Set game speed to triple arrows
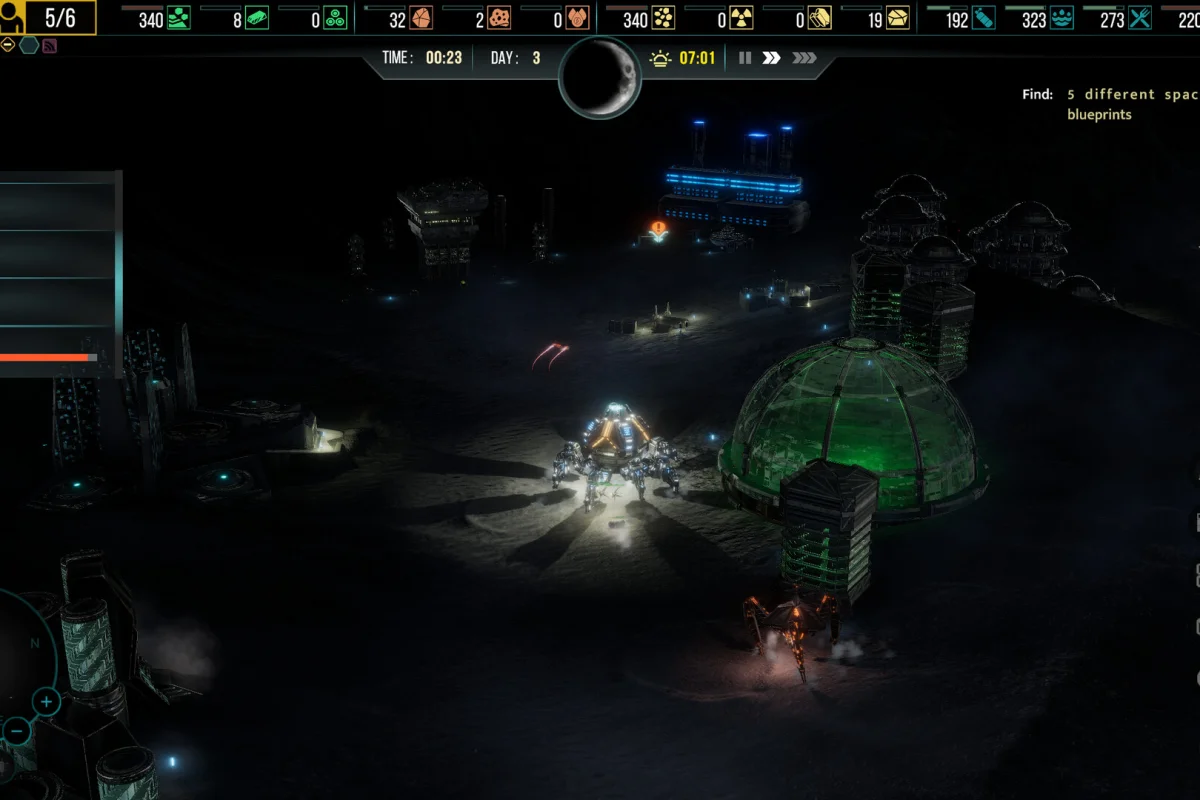The height and width of the screenshot is (800, 1200). click(804, 58)
